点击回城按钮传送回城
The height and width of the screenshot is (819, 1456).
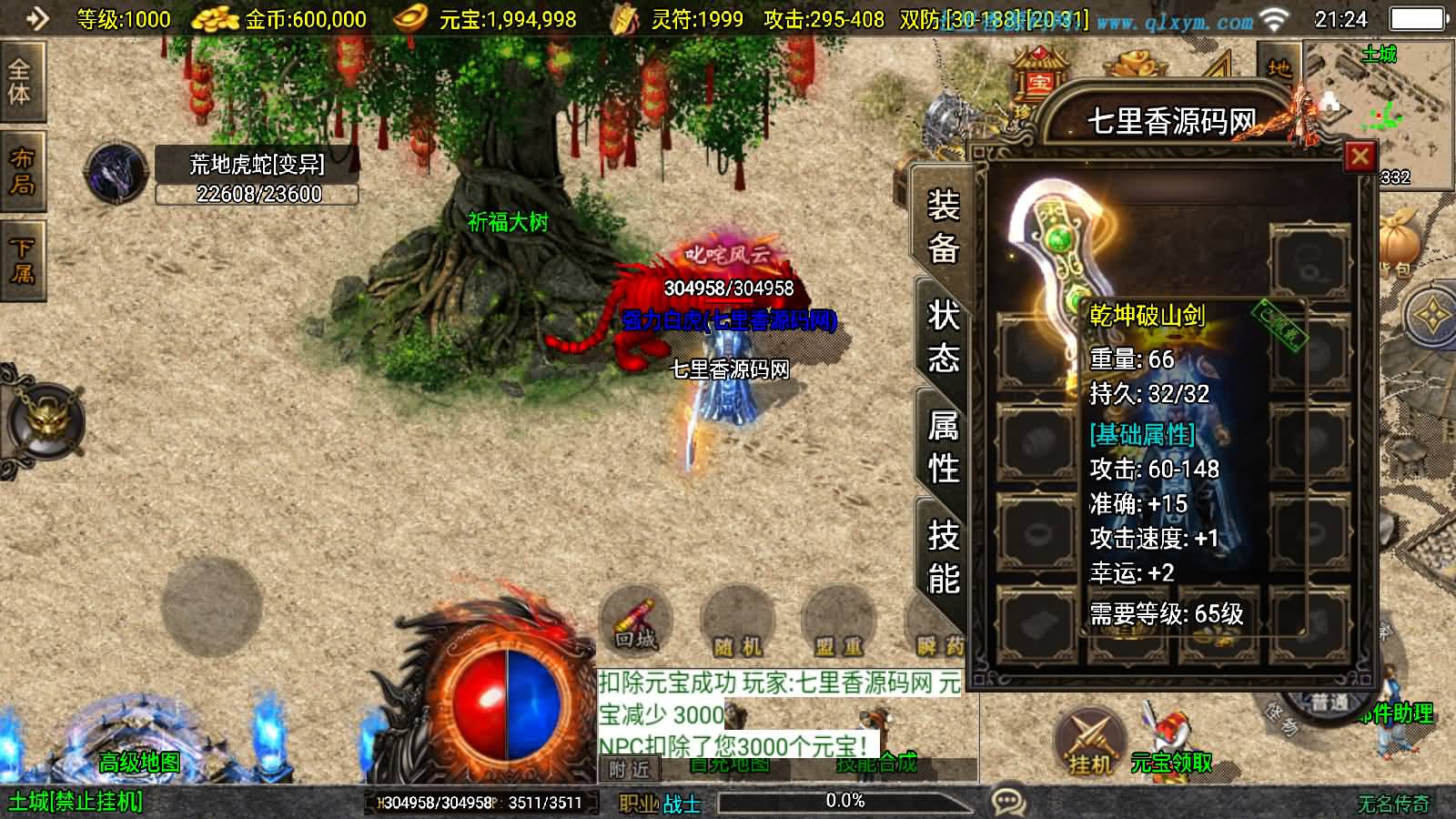coord(635,620)
